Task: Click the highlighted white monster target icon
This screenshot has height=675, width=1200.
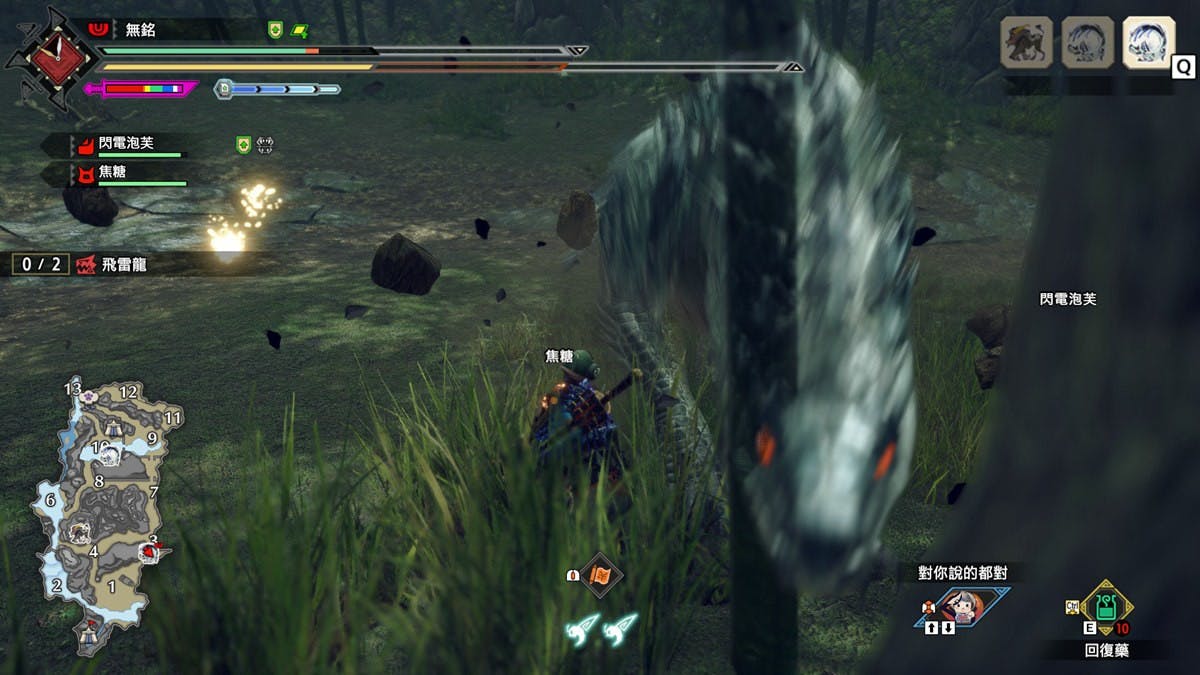Action: [1148, 44]
